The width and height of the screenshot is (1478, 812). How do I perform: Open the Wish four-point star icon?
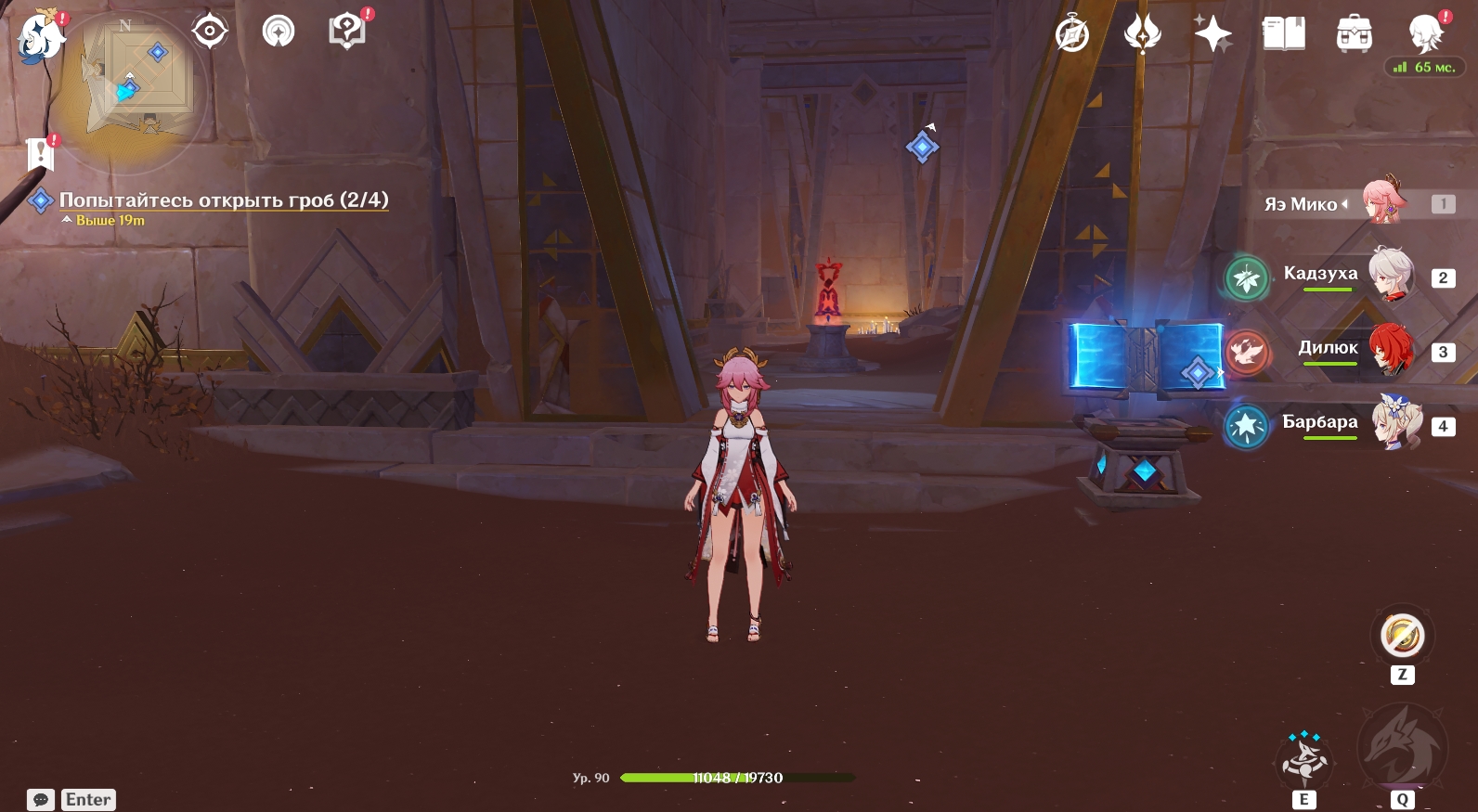coord(1212,35)
